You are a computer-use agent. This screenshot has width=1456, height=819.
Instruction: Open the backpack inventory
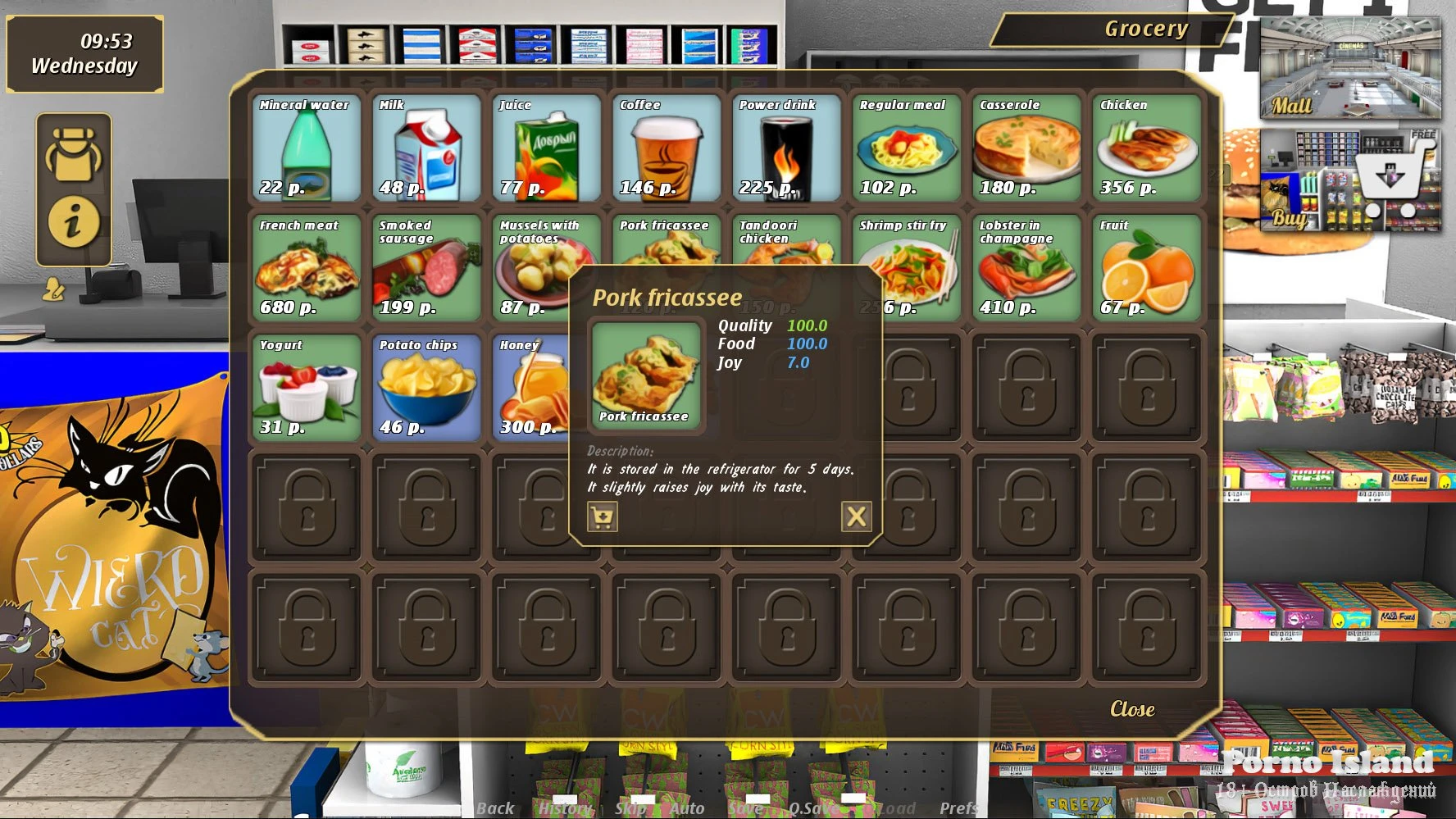coord(74,154)
